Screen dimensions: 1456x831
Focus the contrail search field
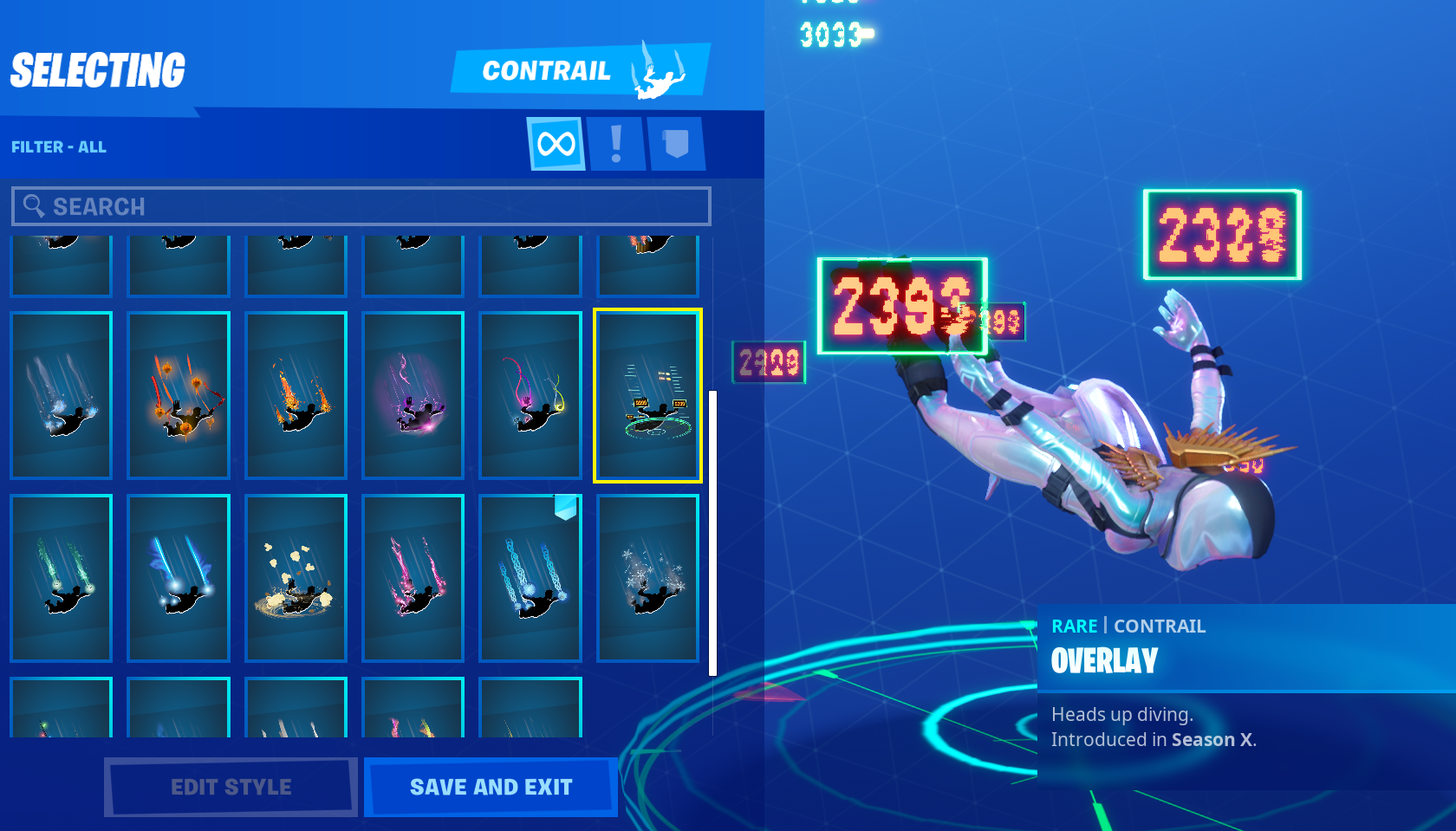click(361, 206)
